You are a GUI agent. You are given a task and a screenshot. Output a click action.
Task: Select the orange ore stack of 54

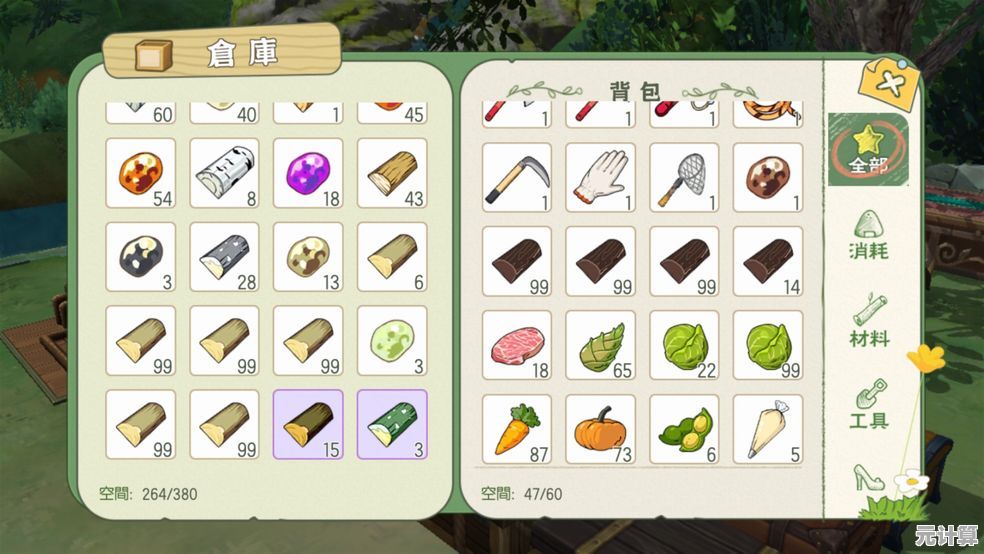(140, 173)
